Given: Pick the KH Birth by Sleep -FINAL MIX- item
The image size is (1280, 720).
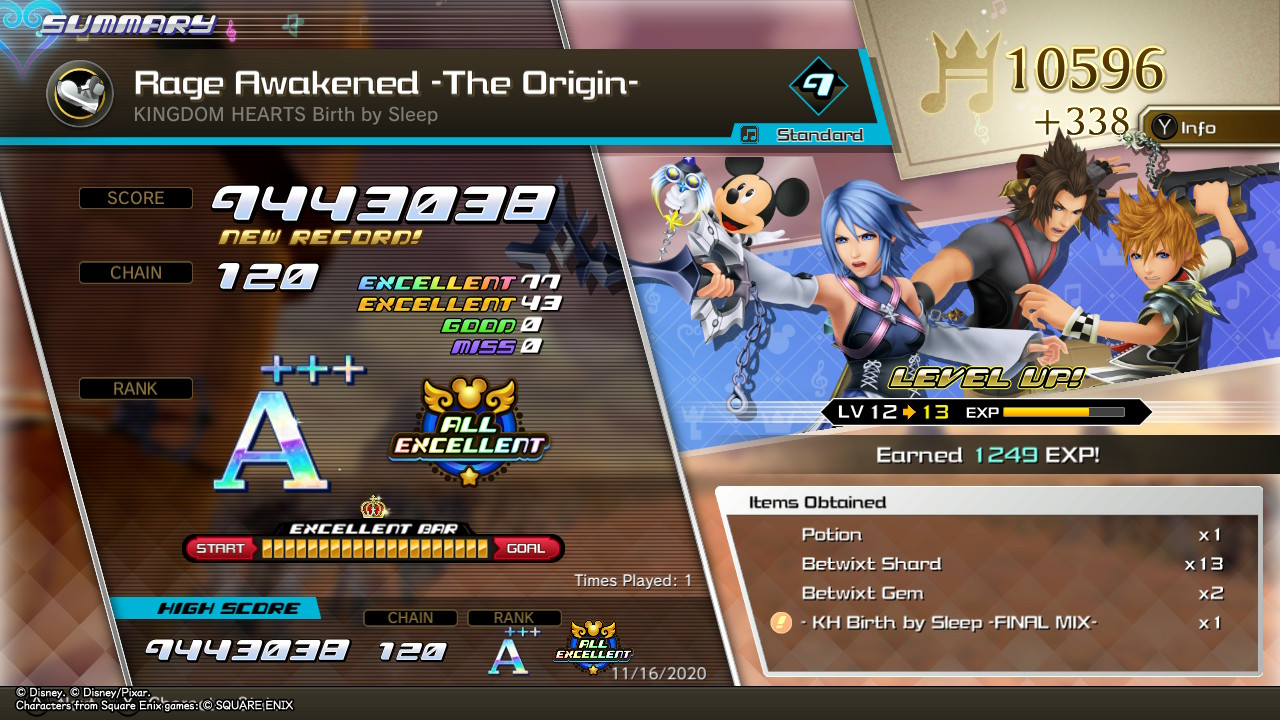Looking at the screenshot, I should 990,623.
